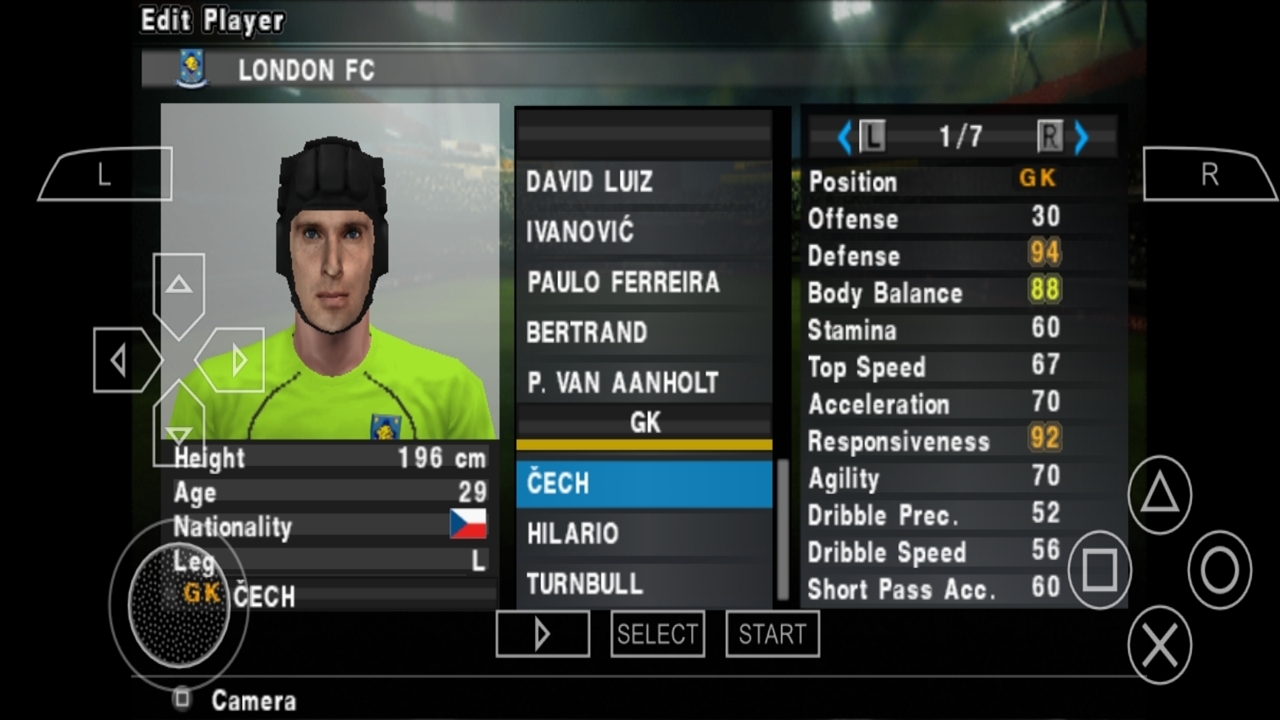Tap the emulator SELECT button
Viewport: 1280px width, 720px height.
pyautogui.click(x=657, y=634)
